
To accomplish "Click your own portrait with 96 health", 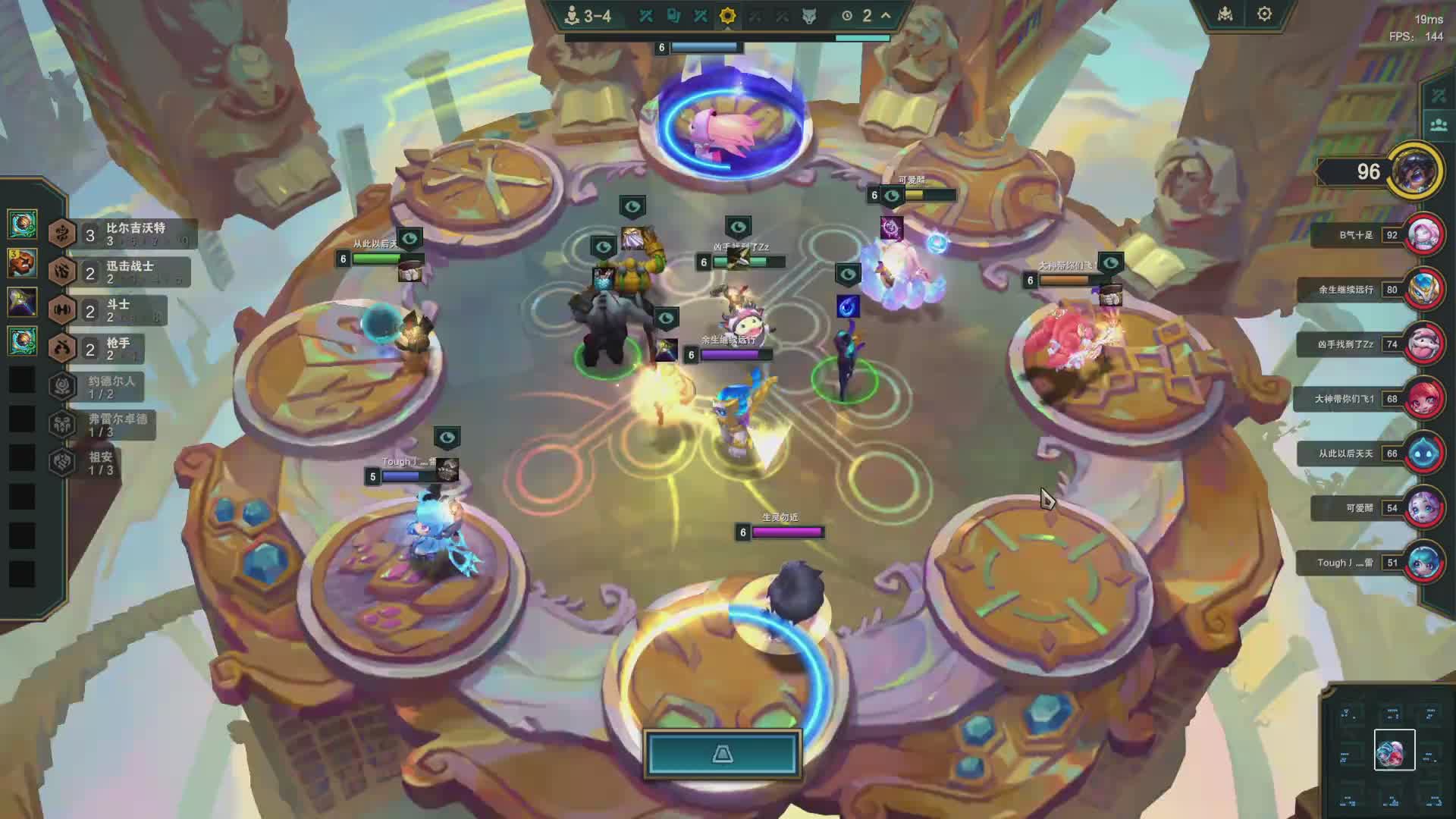I will 1415,171.
